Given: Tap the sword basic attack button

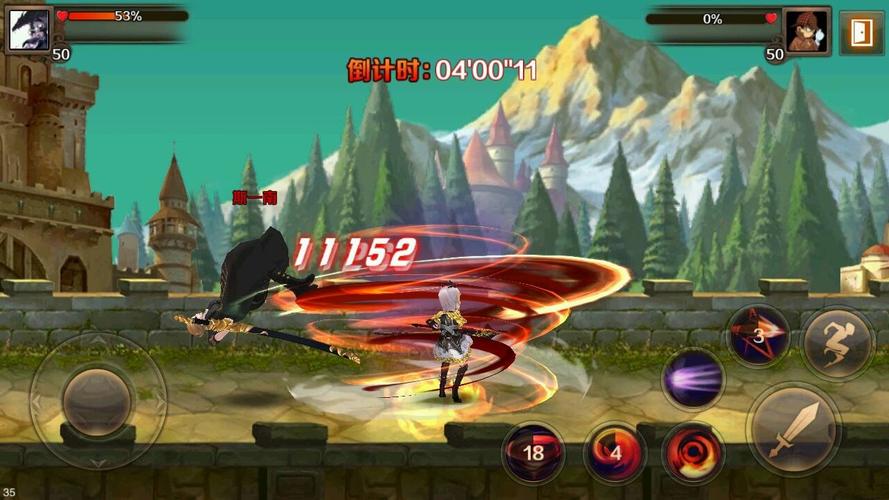Looking at the screenshot, I should [797, 430].
